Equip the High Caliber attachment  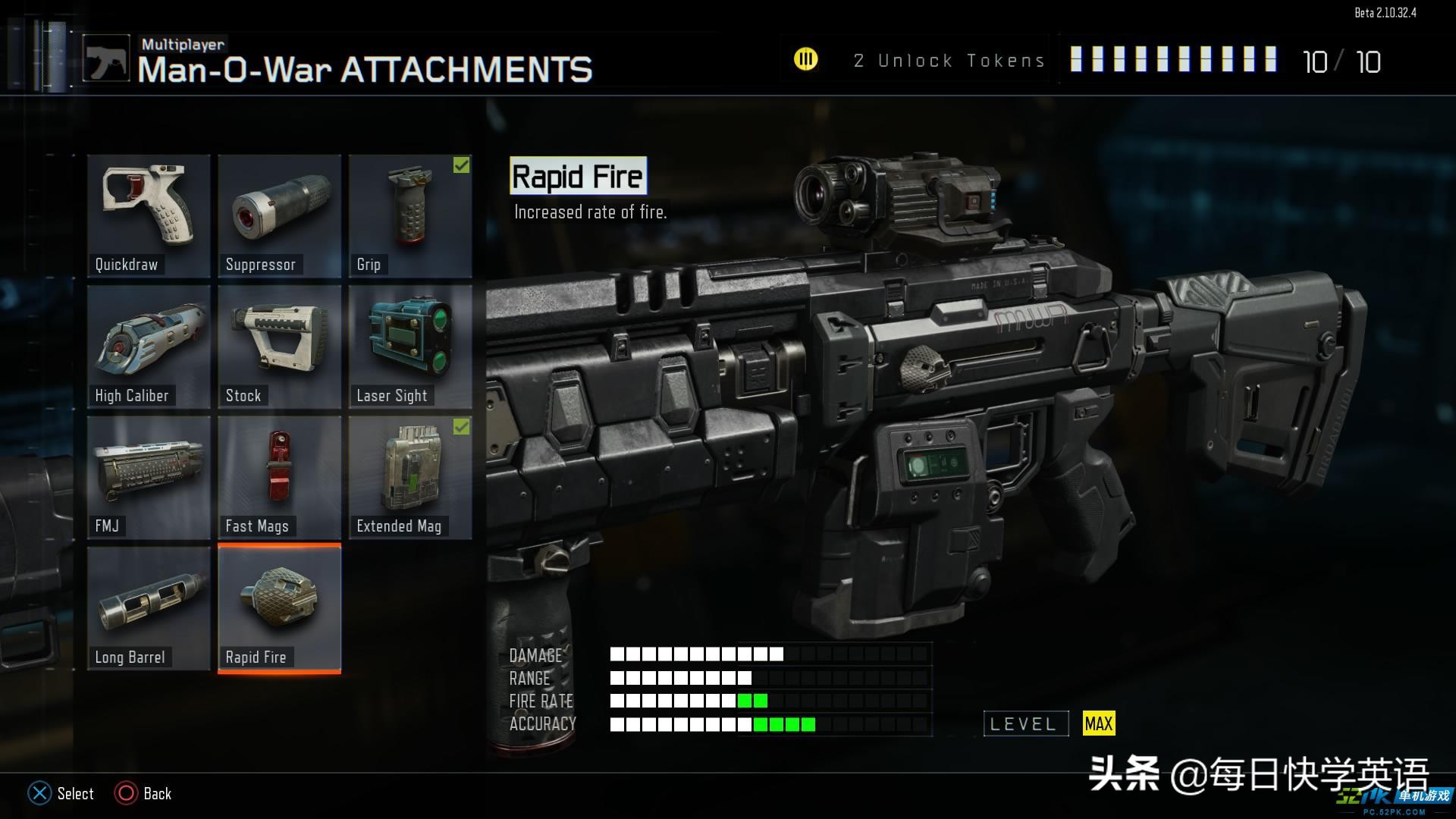click(x=149, y=347)
